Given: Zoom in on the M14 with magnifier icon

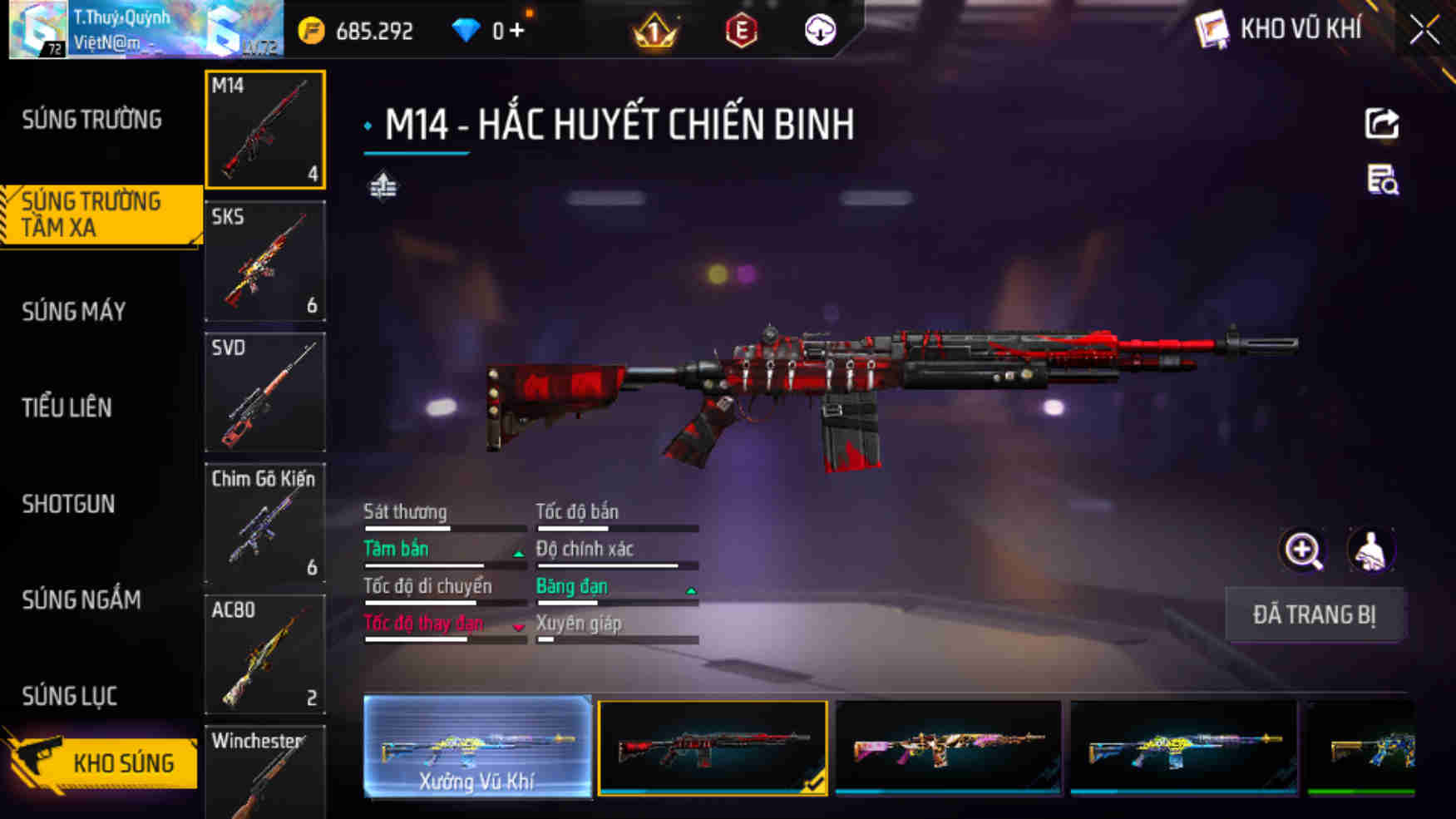Looking at the screenshot, I should point(1302,550).
